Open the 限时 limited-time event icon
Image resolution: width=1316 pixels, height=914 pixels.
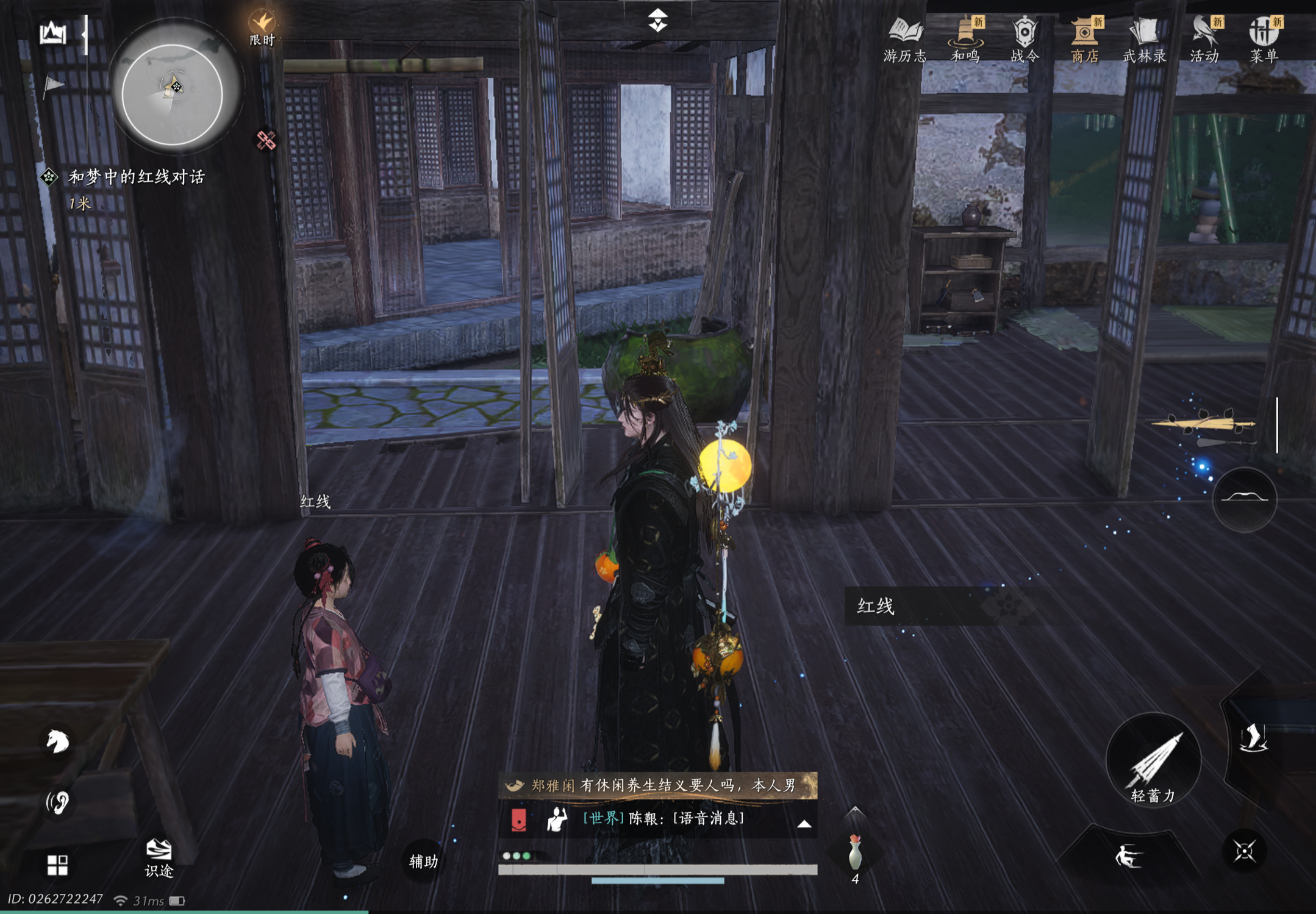262,28
